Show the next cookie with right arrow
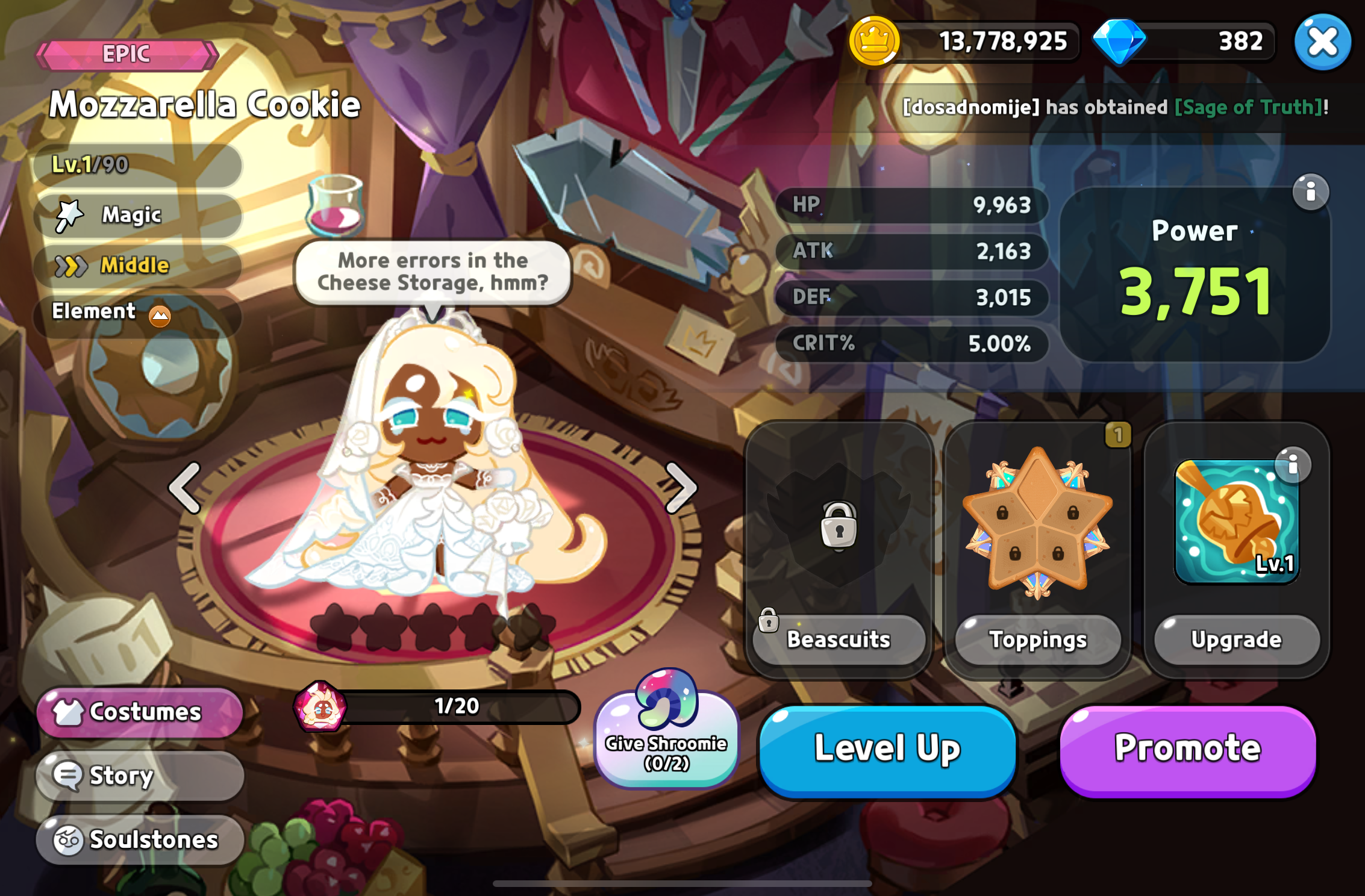The width and height of the screenshot is (1365, 896). (681, 488)
